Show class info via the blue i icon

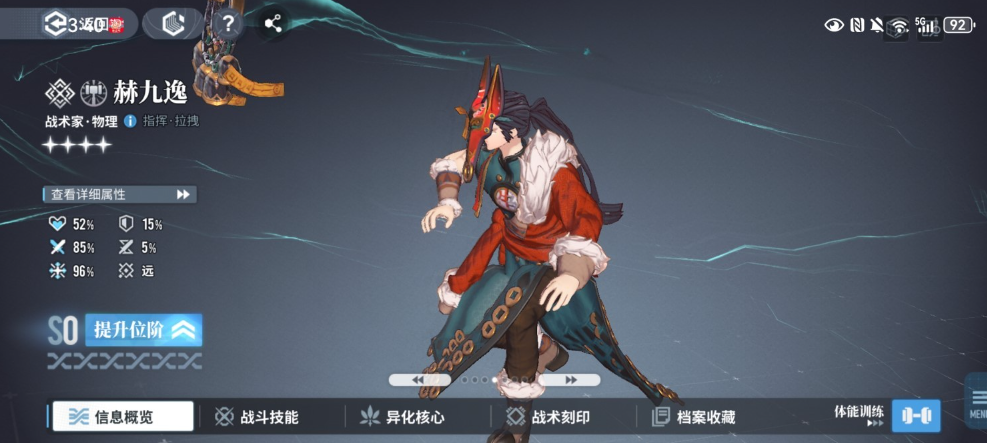130,121
